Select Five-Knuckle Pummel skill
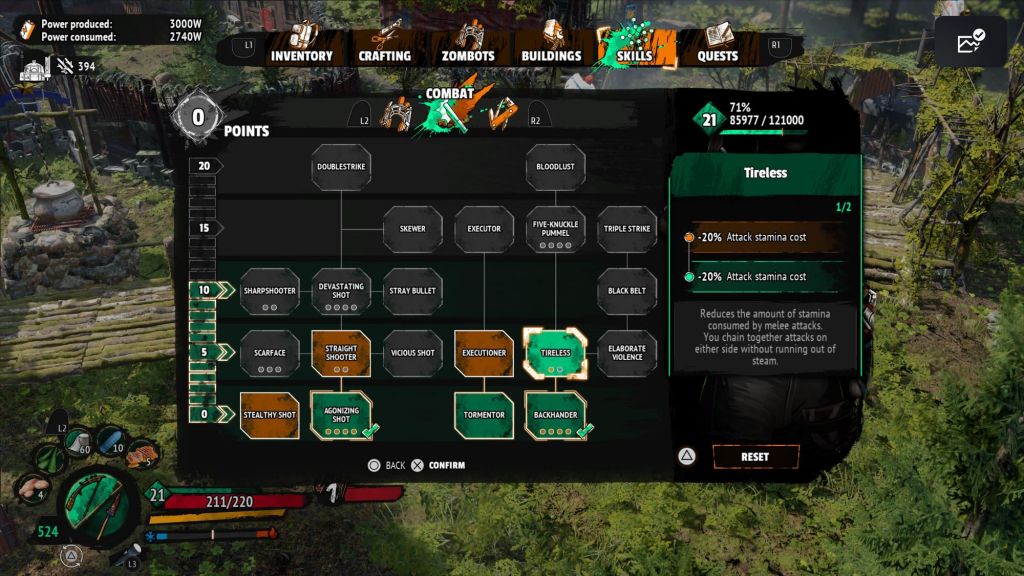 555,229
